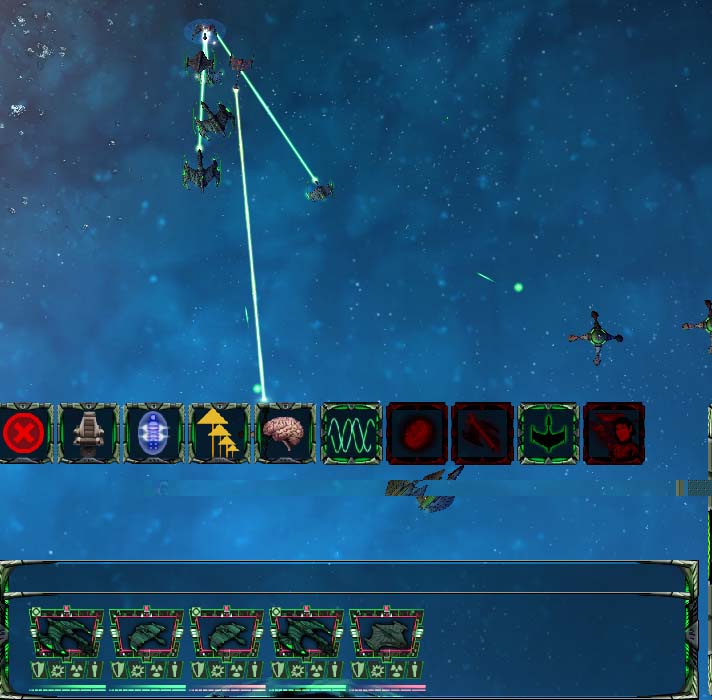Activate the brain ability icon
Image resolution: width=712 pixels, height=700 pixels.
coord(285,434)
